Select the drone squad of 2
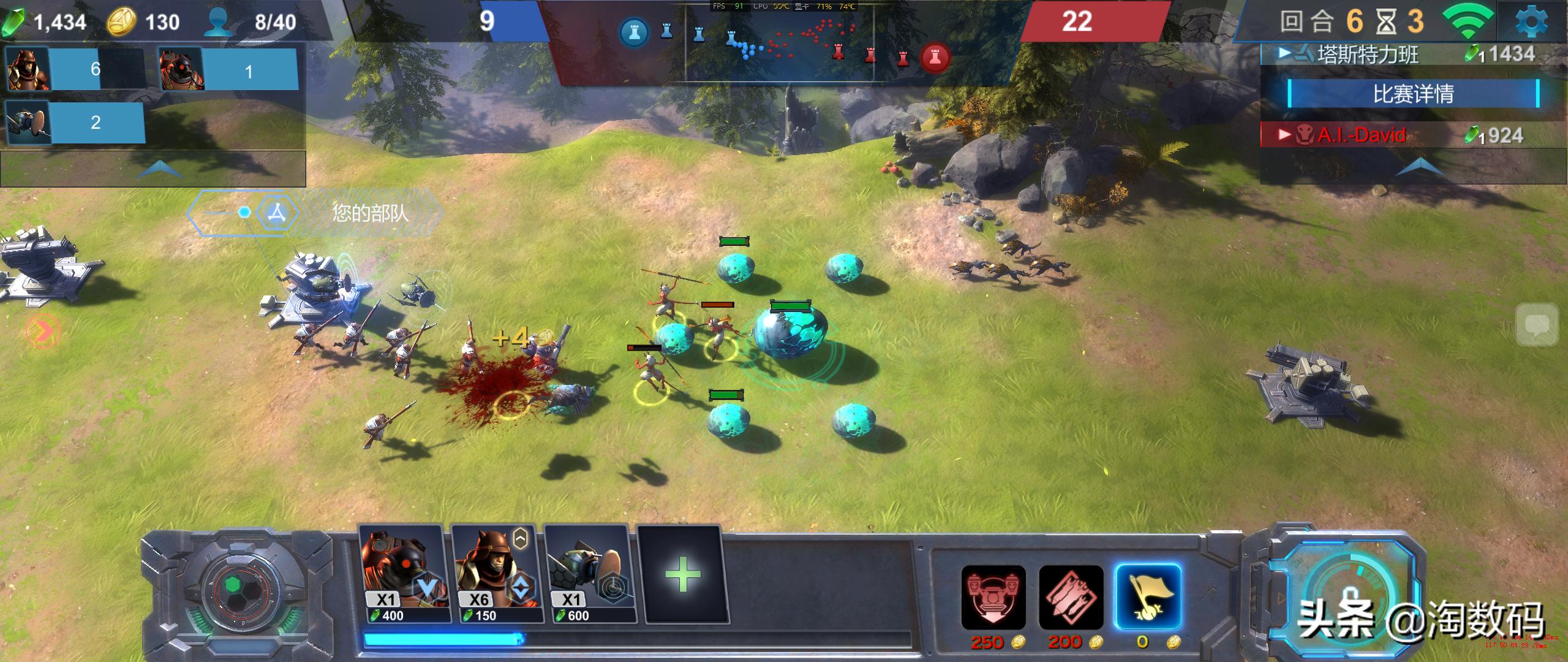The image size is (1568, 662). coord(75,122)
